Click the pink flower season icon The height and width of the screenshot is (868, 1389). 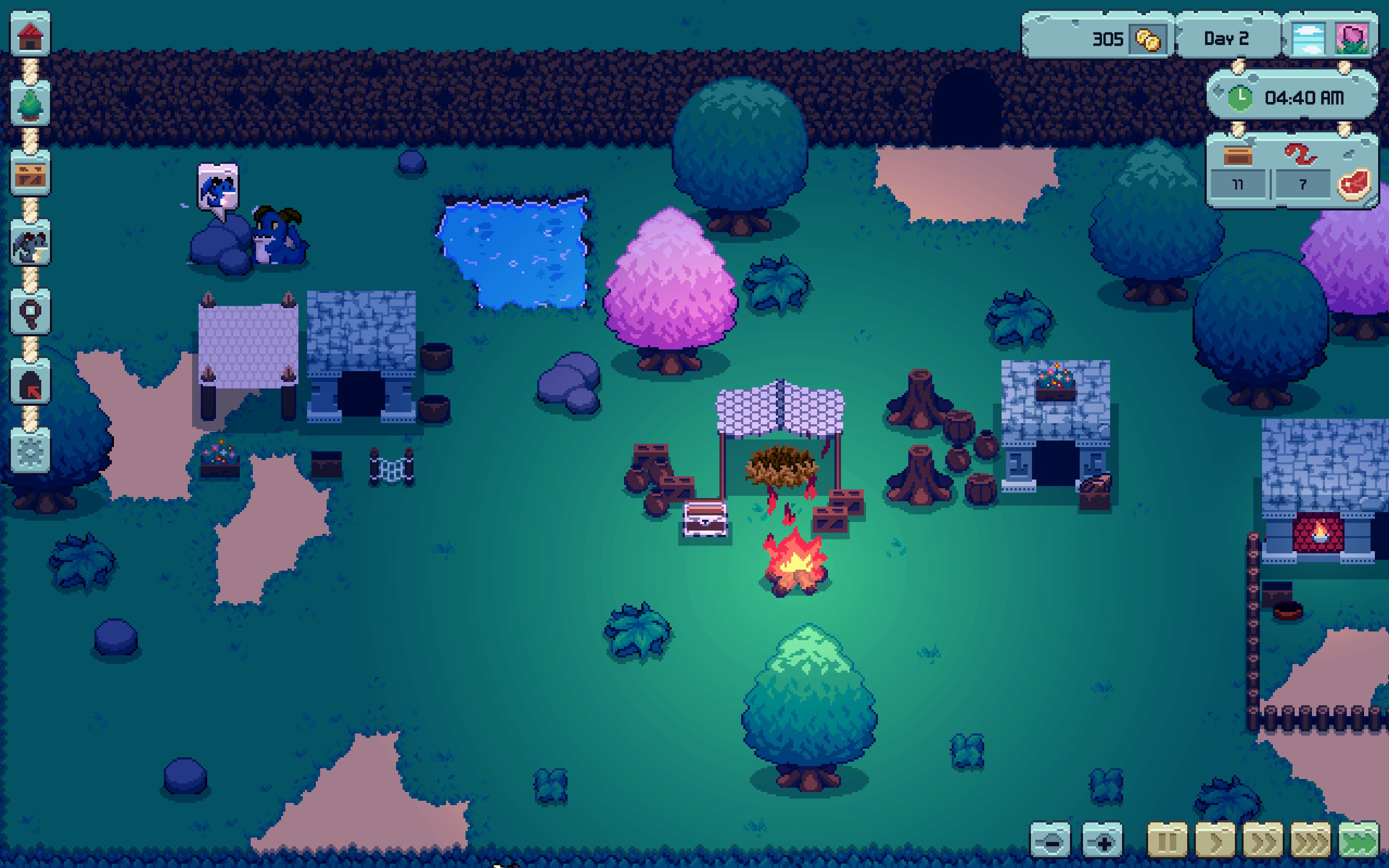1351,39
